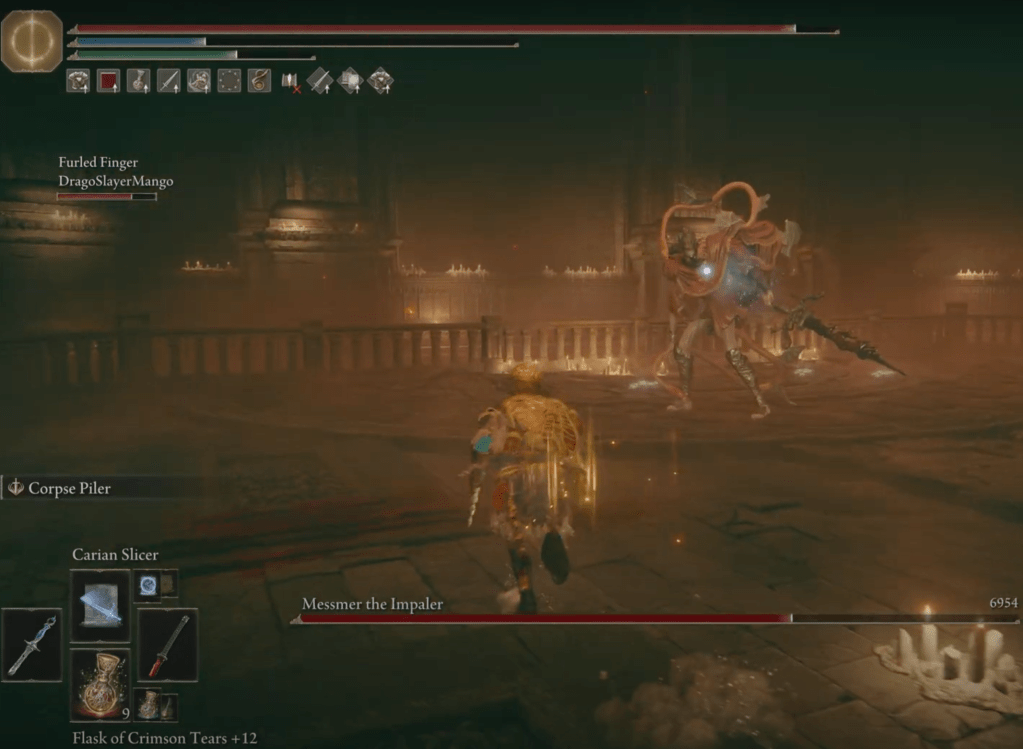Click the dotted ring buff icon
The width and height of the screenshot is (1023, 749).
(229, 81)
